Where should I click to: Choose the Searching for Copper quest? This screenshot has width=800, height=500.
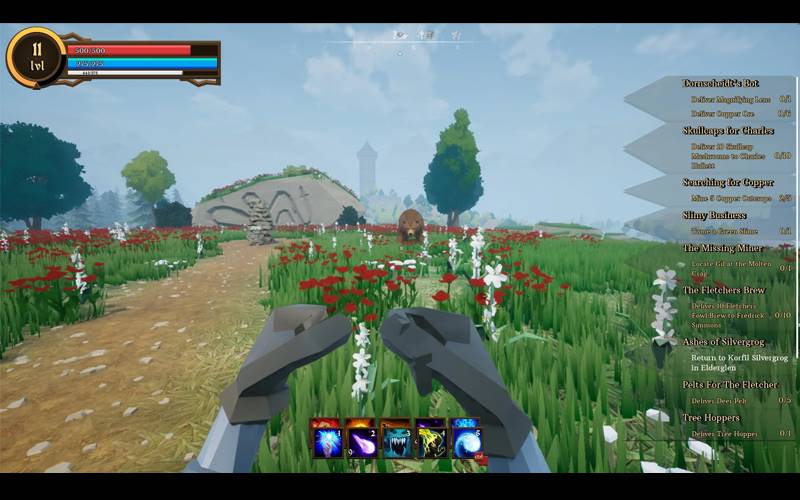click(728, 183)
